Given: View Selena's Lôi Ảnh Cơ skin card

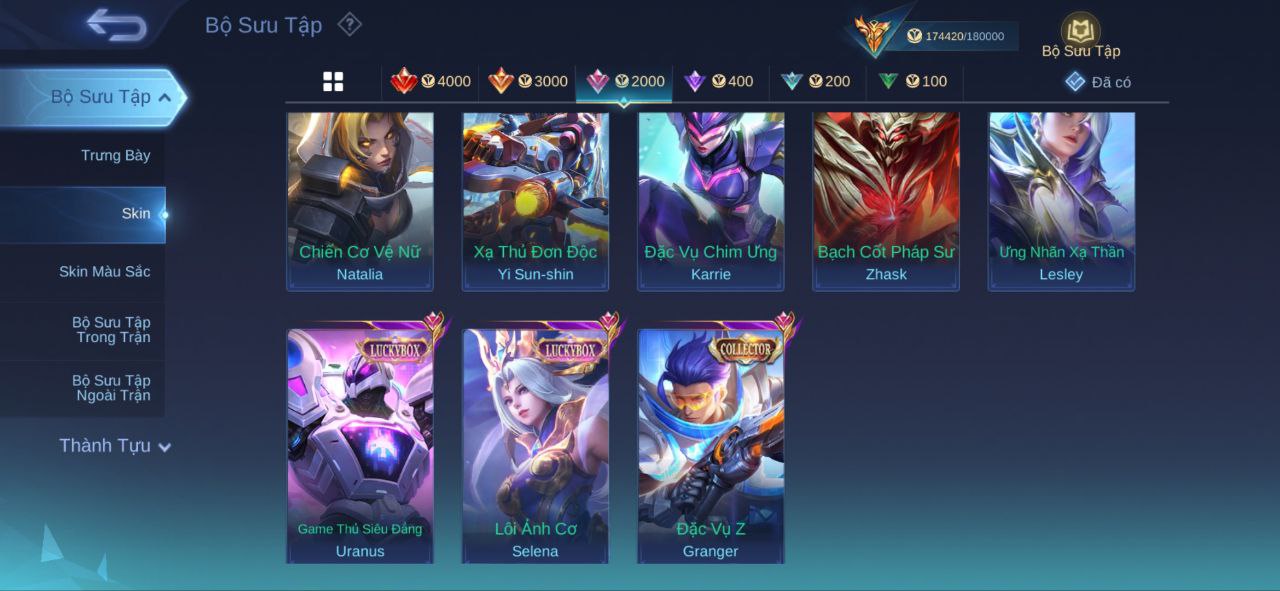Looking at the screenshot, I should point(535,446).
